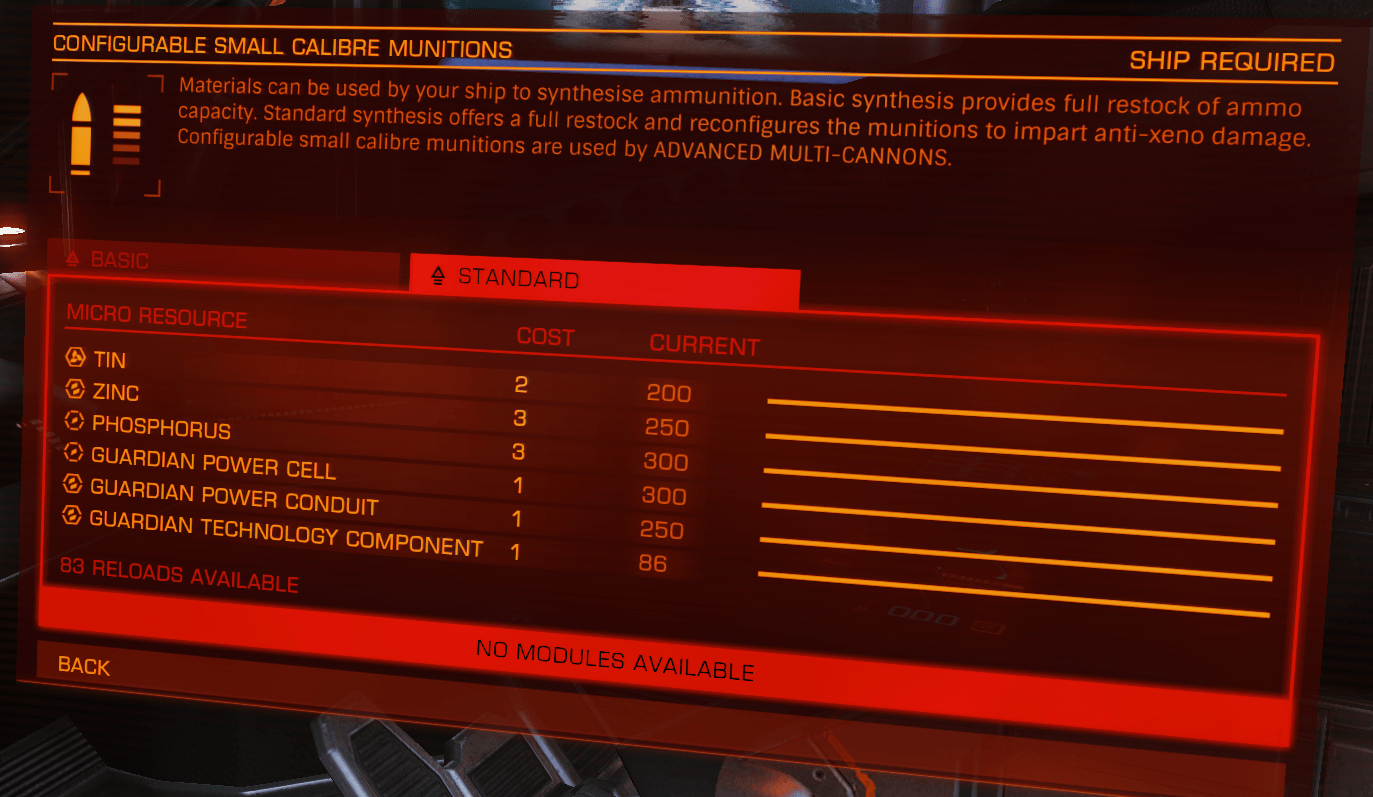The width and height of the screenshot is (1373, 797).
Task: Click the Current column header
Action: pyautogui.click(x=704, y=344)
